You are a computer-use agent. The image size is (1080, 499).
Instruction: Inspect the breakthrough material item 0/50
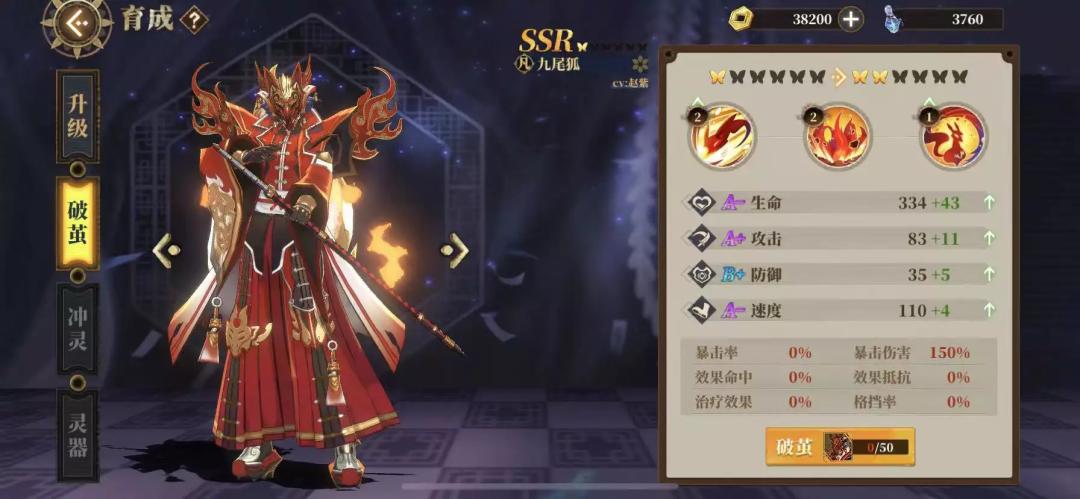point(838,447)
